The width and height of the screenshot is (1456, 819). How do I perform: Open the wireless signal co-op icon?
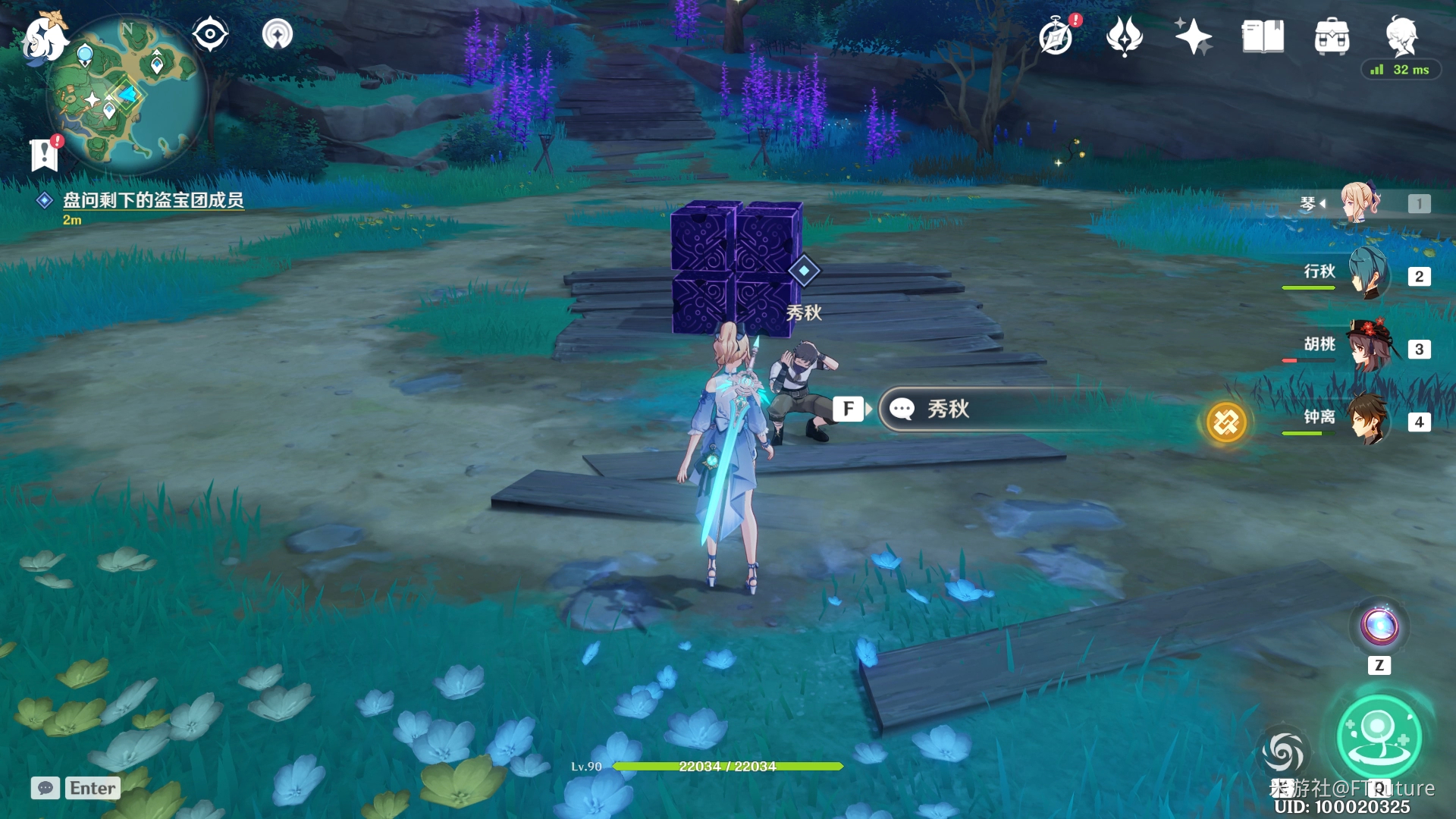coord(278,34)
